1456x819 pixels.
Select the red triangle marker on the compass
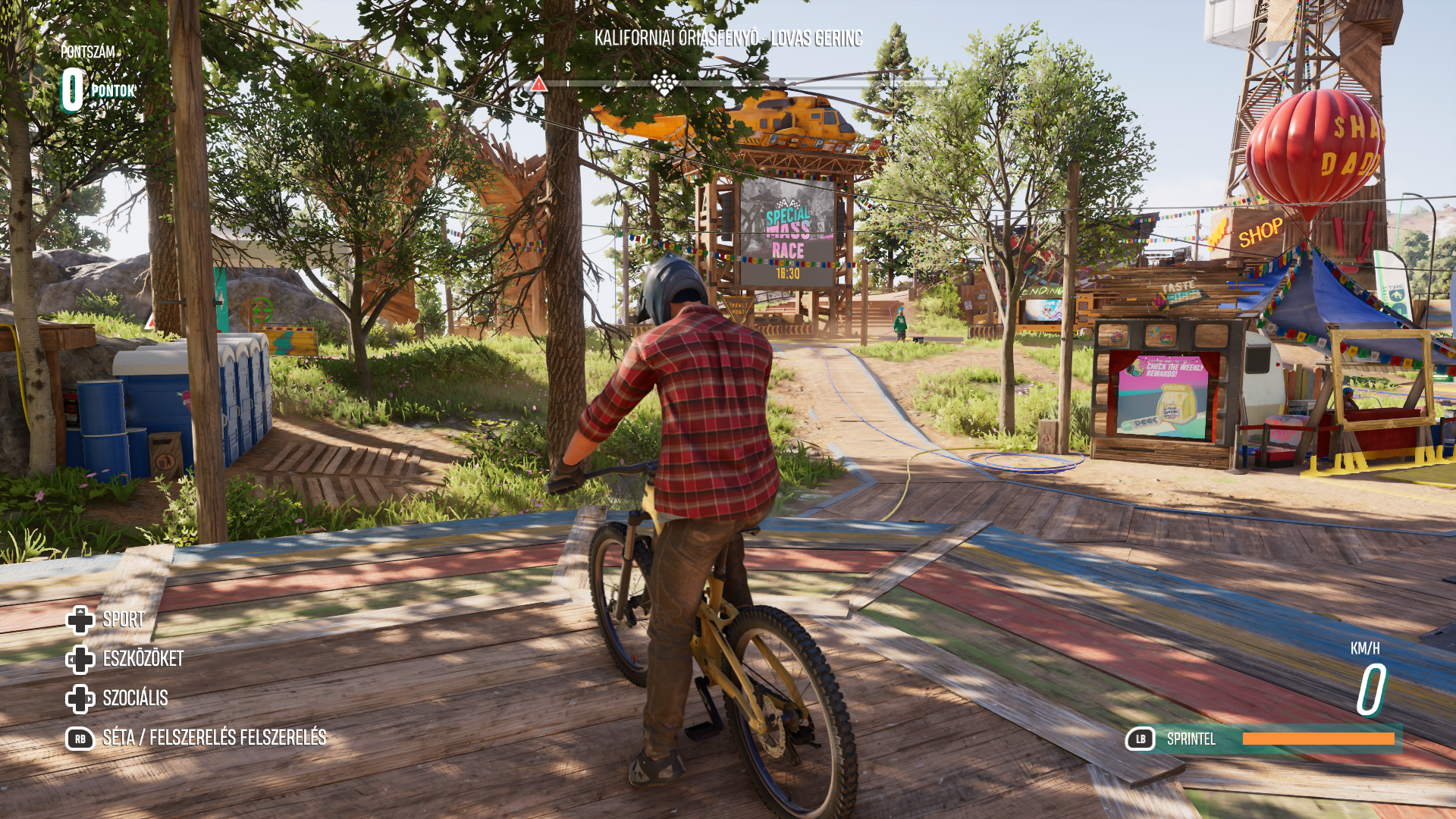click(538, 84)
